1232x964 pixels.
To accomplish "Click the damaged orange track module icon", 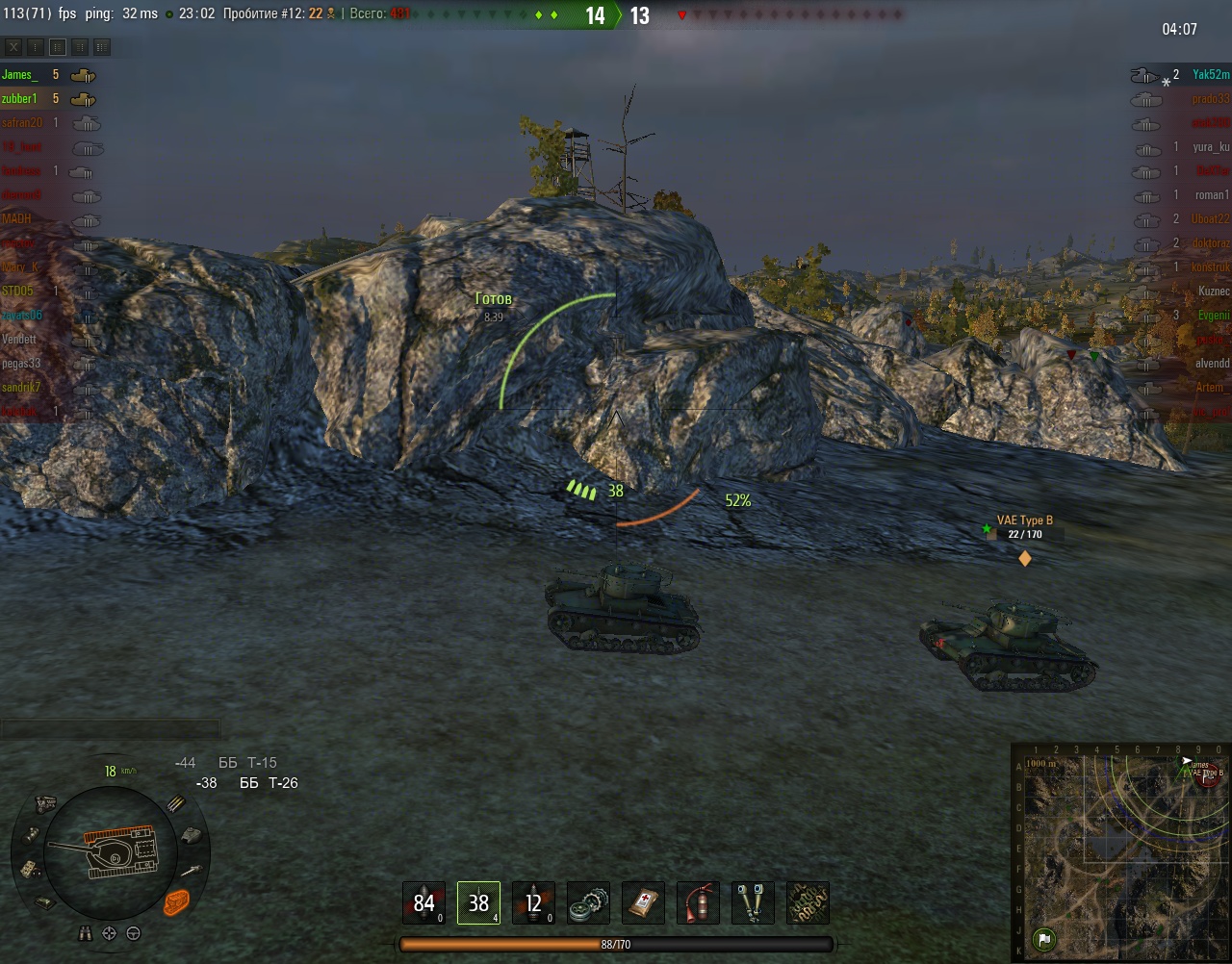I will pos(177,902).
